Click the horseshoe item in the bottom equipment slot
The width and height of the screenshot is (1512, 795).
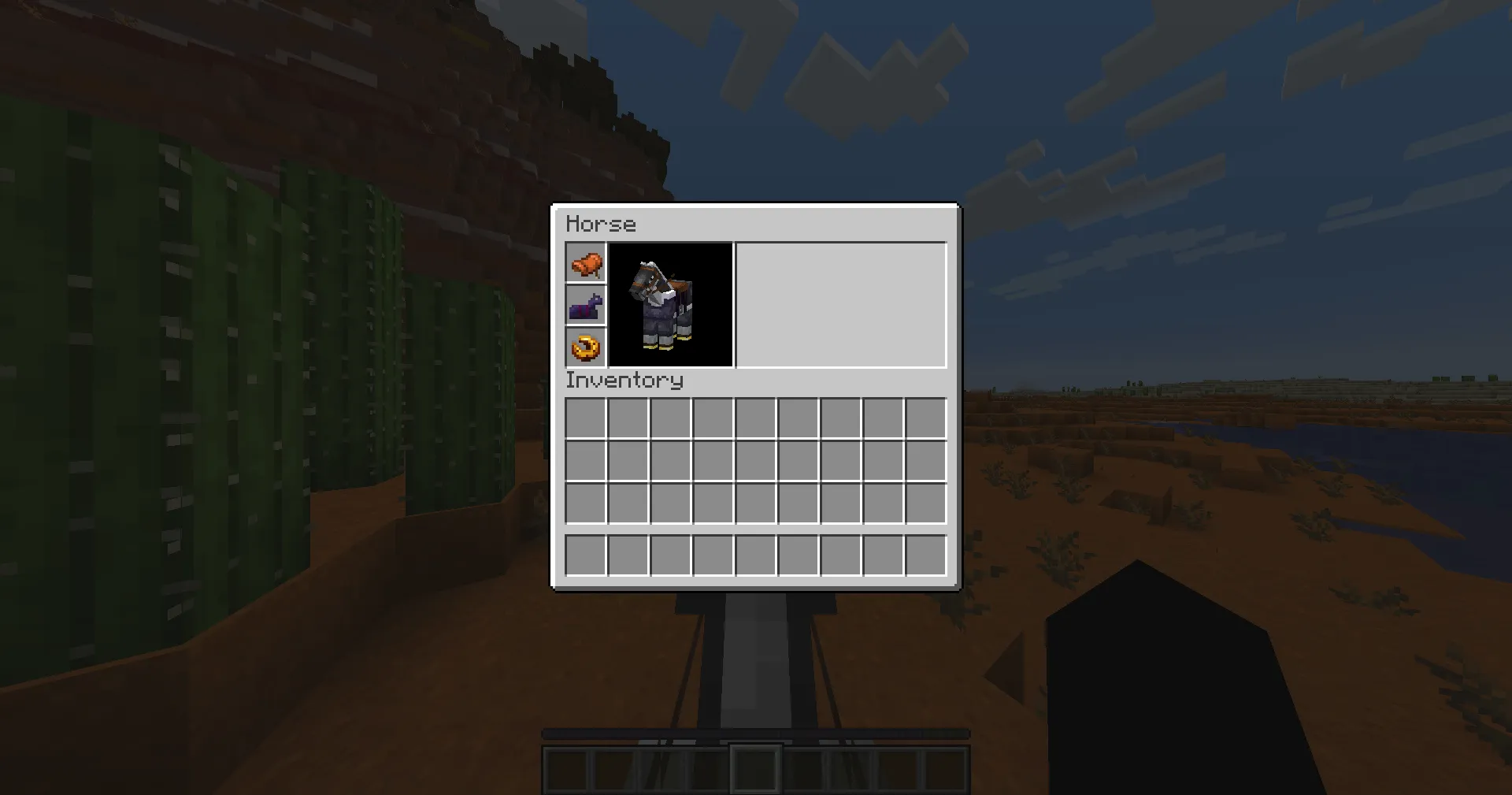coord(585,347)
